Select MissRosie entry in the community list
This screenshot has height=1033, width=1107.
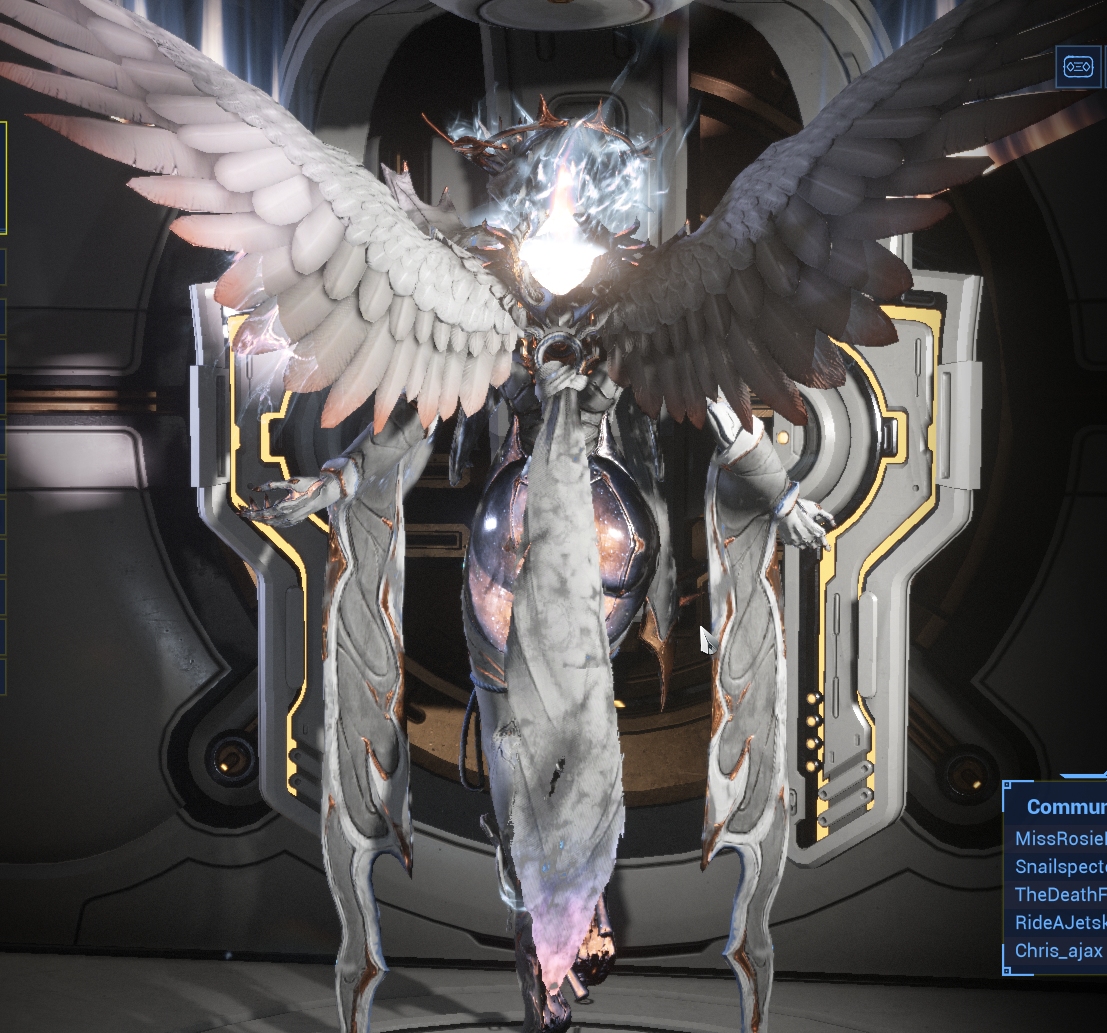[1060, 838]
